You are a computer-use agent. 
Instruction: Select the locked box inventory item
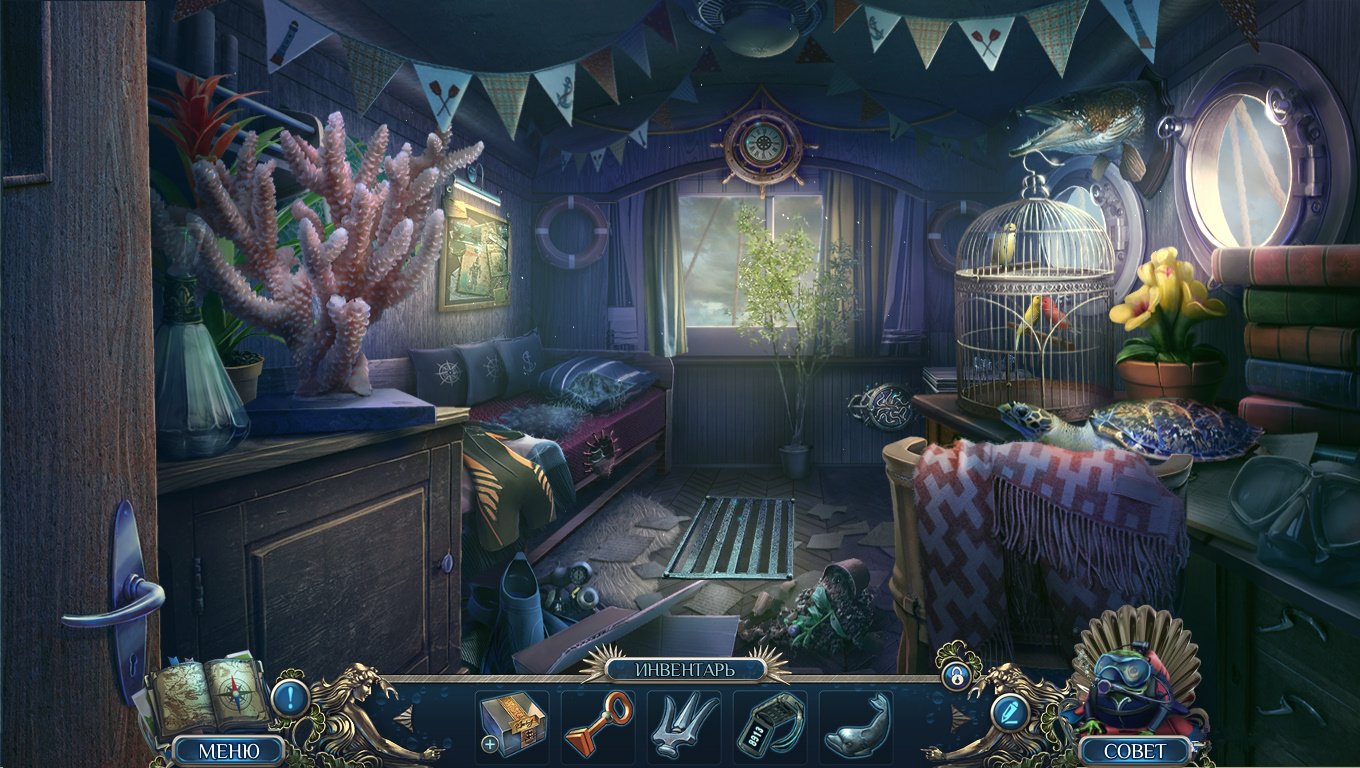pyautogui.click(x=512, y=724)
